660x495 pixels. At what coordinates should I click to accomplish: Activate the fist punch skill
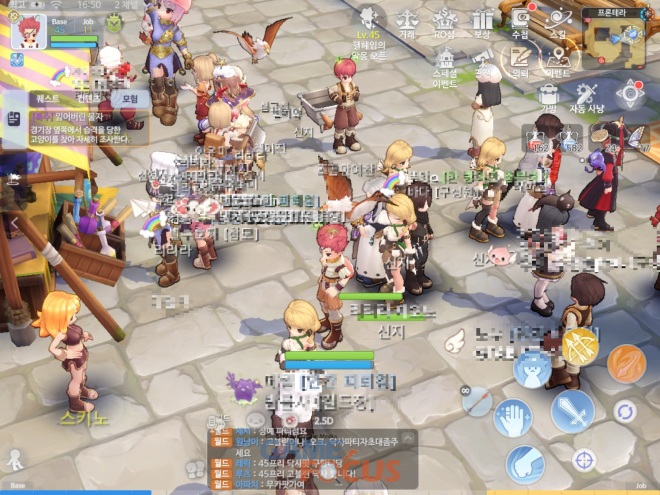pyautogui.click(x=524, y=463)
